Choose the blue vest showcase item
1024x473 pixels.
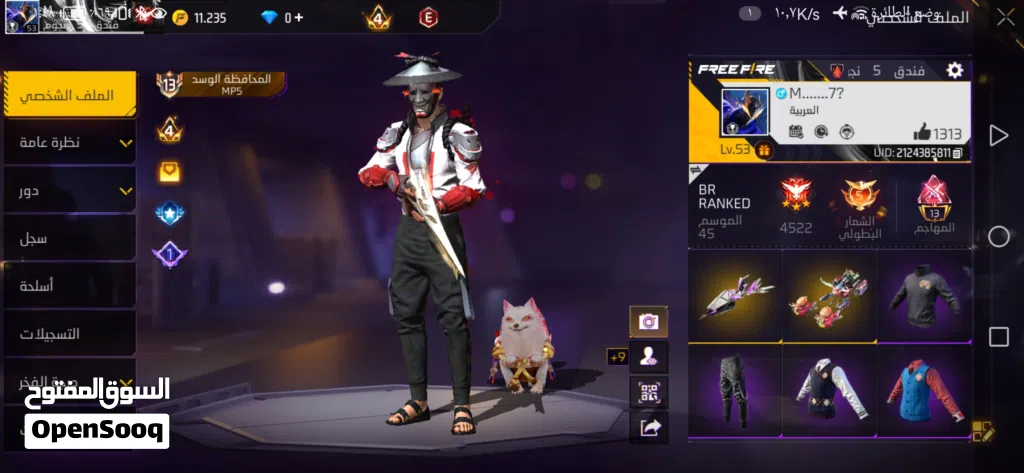(923, 389)
